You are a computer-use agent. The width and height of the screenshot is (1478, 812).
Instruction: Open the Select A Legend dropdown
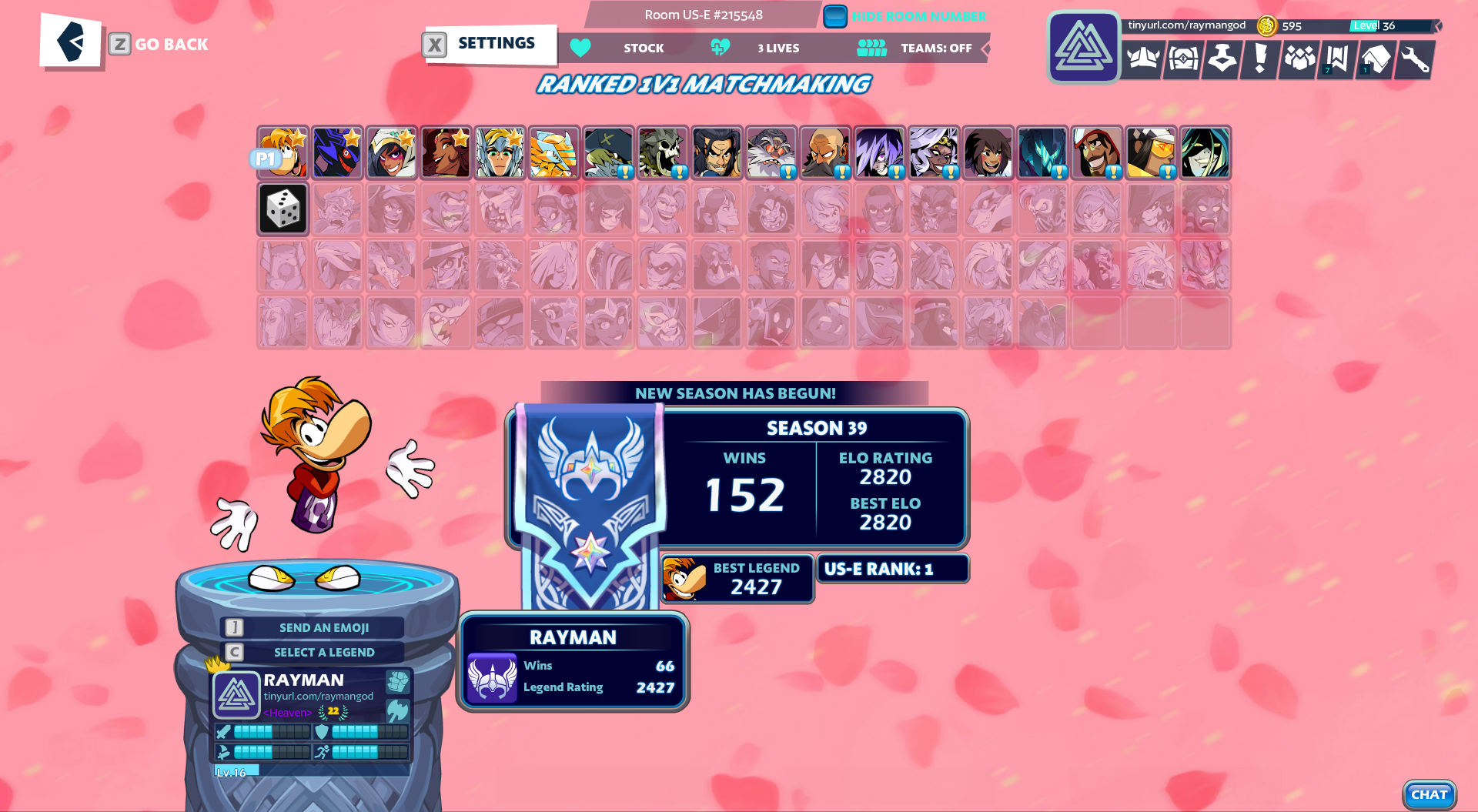323,652
